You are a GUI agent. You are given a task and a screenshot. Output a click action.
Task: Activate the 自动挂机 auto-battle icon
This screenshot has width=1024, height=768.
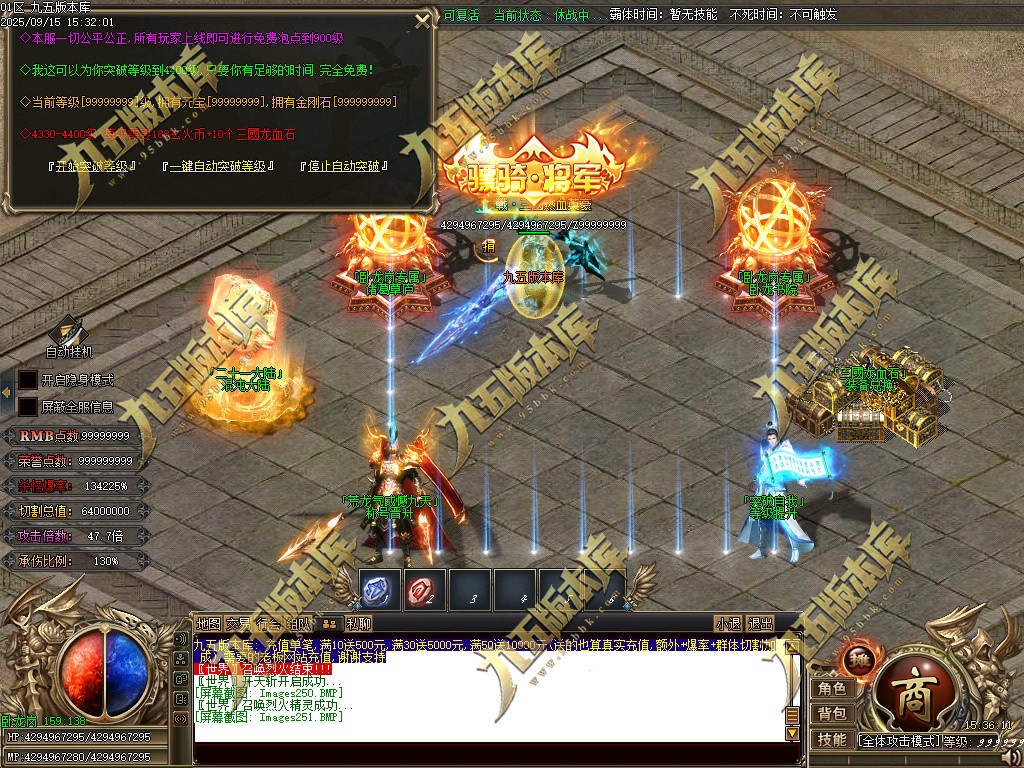[68, 333]
